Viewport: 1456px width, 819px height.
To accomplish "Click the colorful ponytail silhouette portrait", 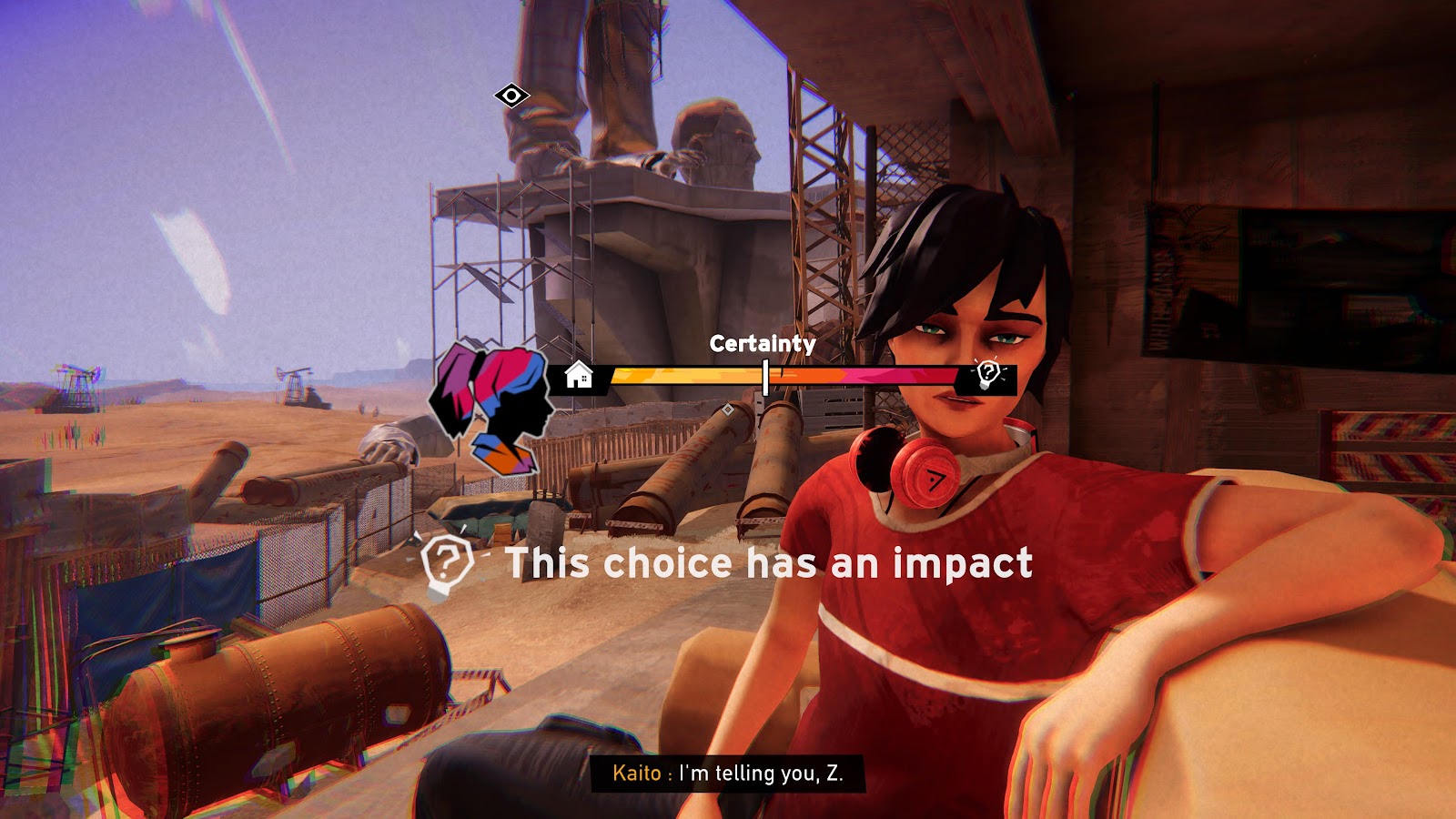I will [492, 409].
